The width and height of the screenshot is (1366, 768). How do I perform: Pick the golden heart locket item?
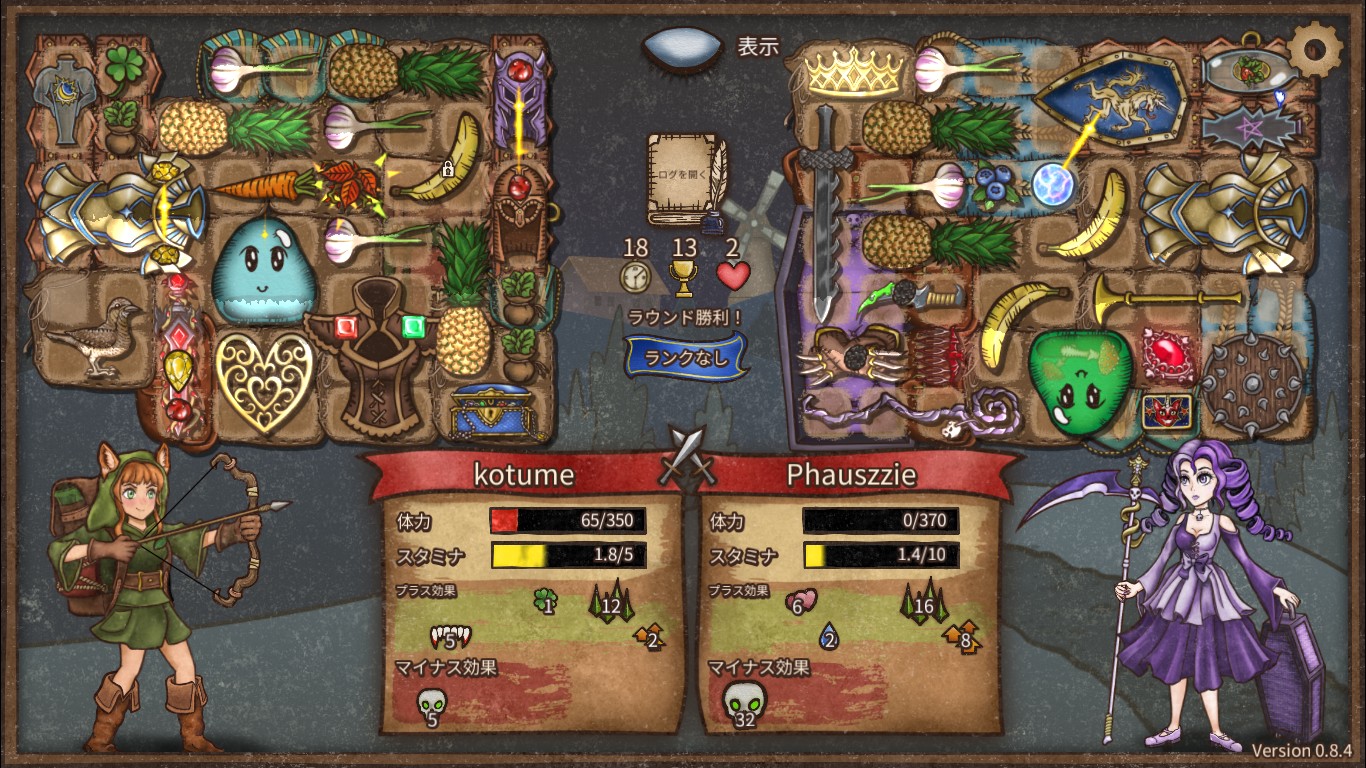(264, 379)
